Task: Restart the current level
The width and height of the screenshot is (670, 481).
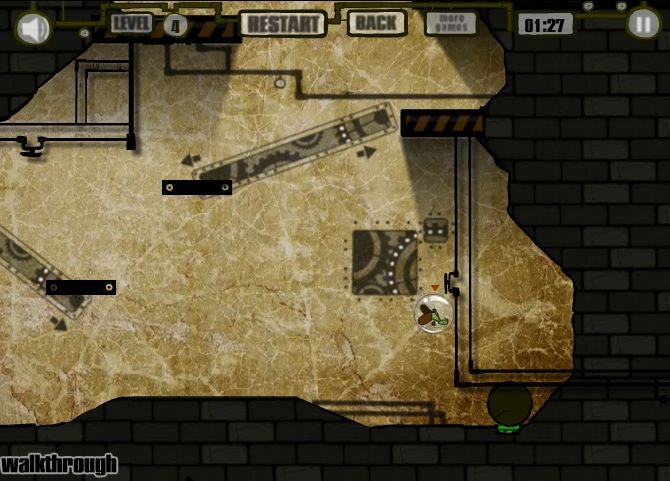Action: (283, 23)
